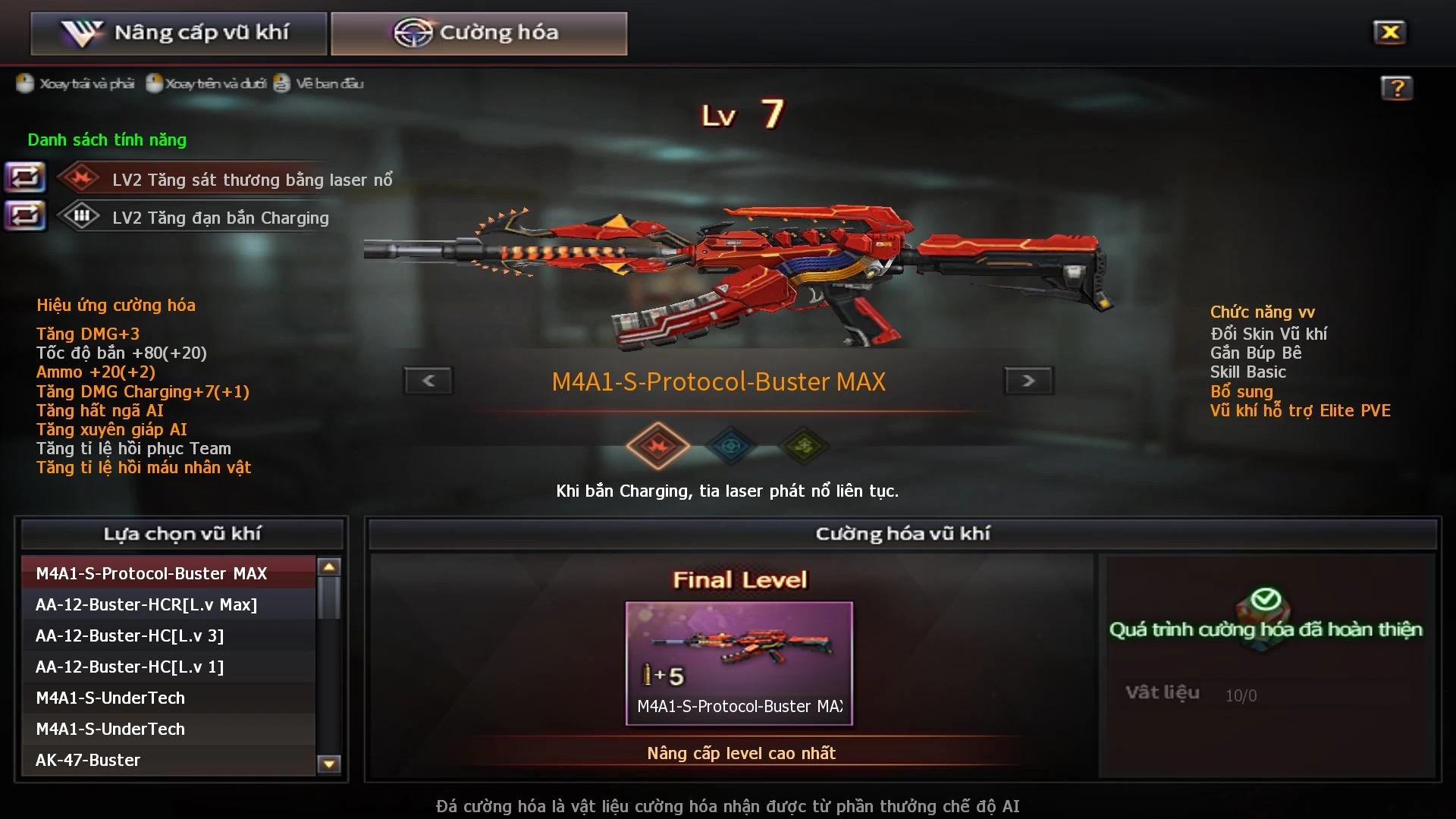Click the Final Level weapon thumbnail
1456x819 pixels.
coord(739,663)
